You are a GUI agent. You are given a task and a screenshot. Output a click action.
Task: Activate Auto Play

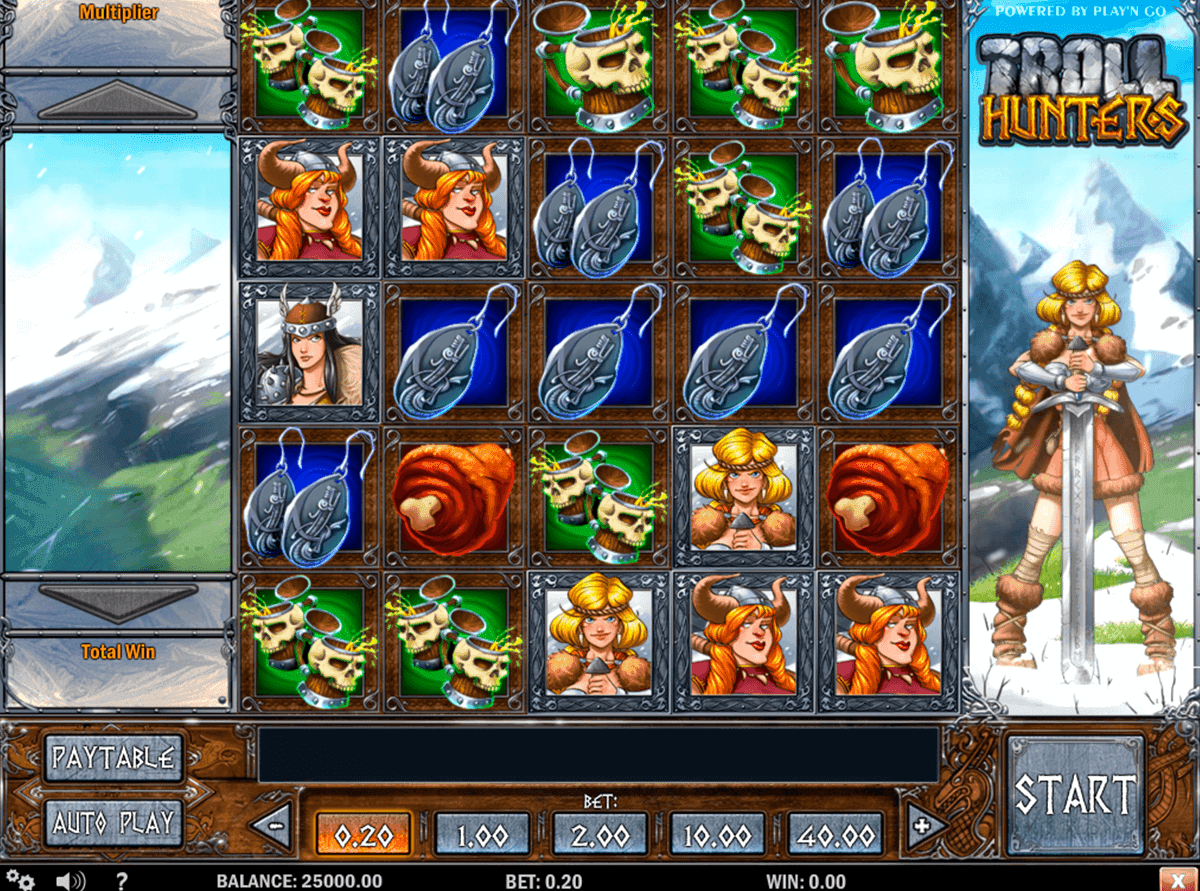point(114,823)
